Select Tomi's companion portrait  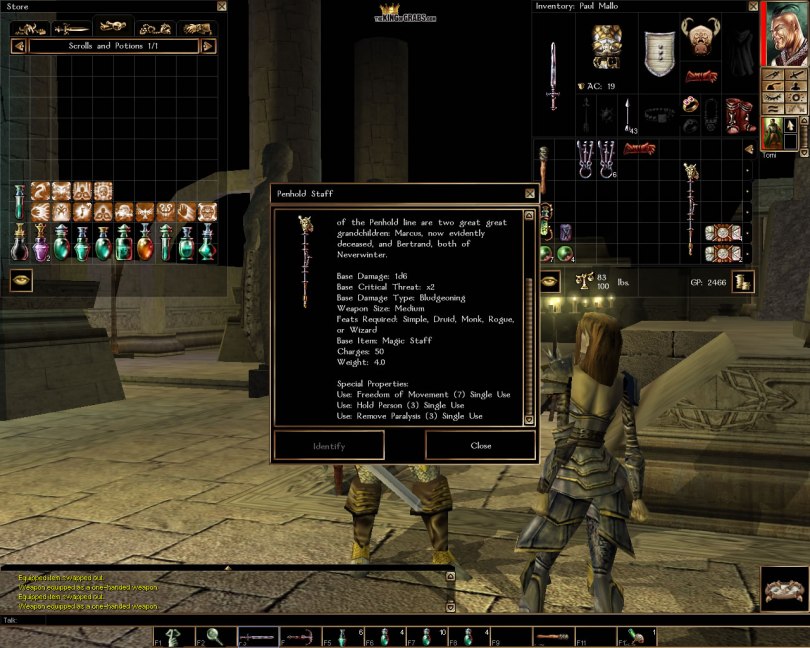[772, 135]
